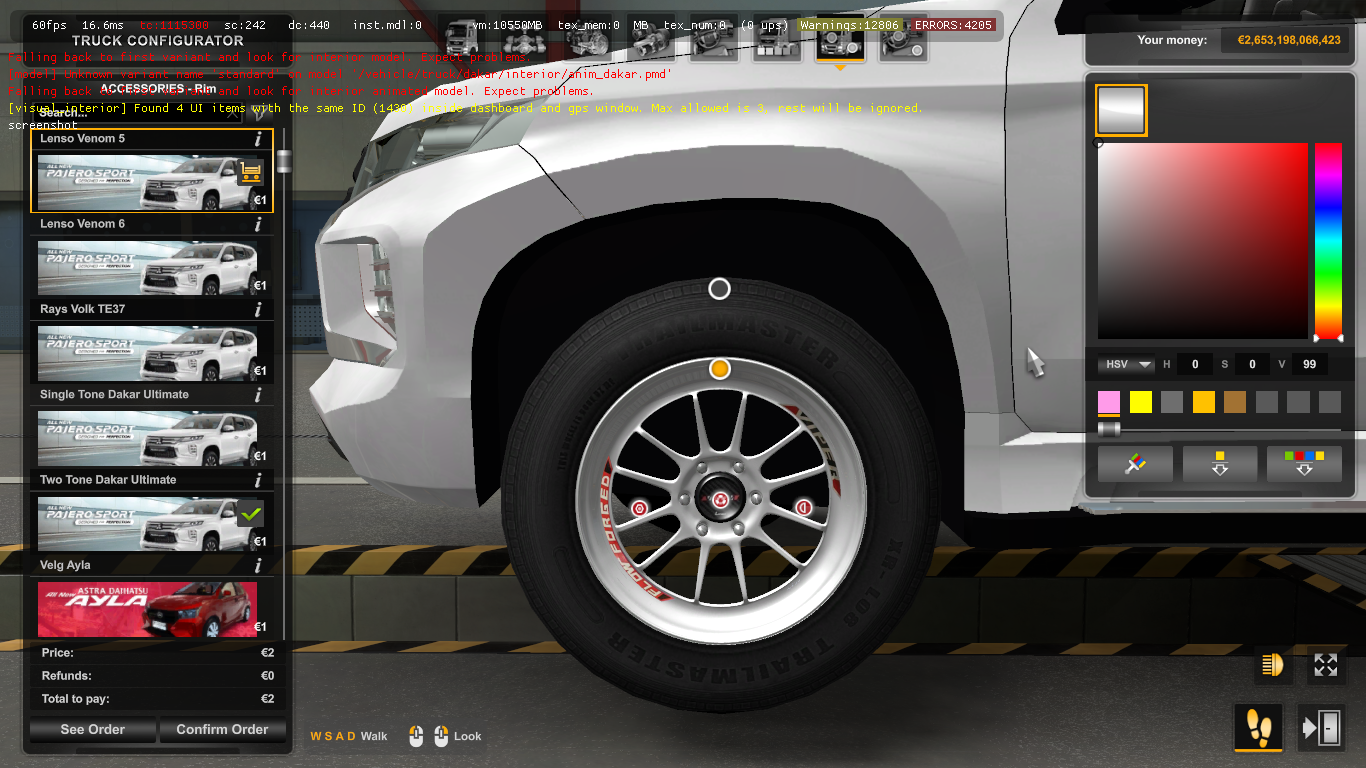Open the engine parts category icon

pyautogui.click(x=590, y=45)
